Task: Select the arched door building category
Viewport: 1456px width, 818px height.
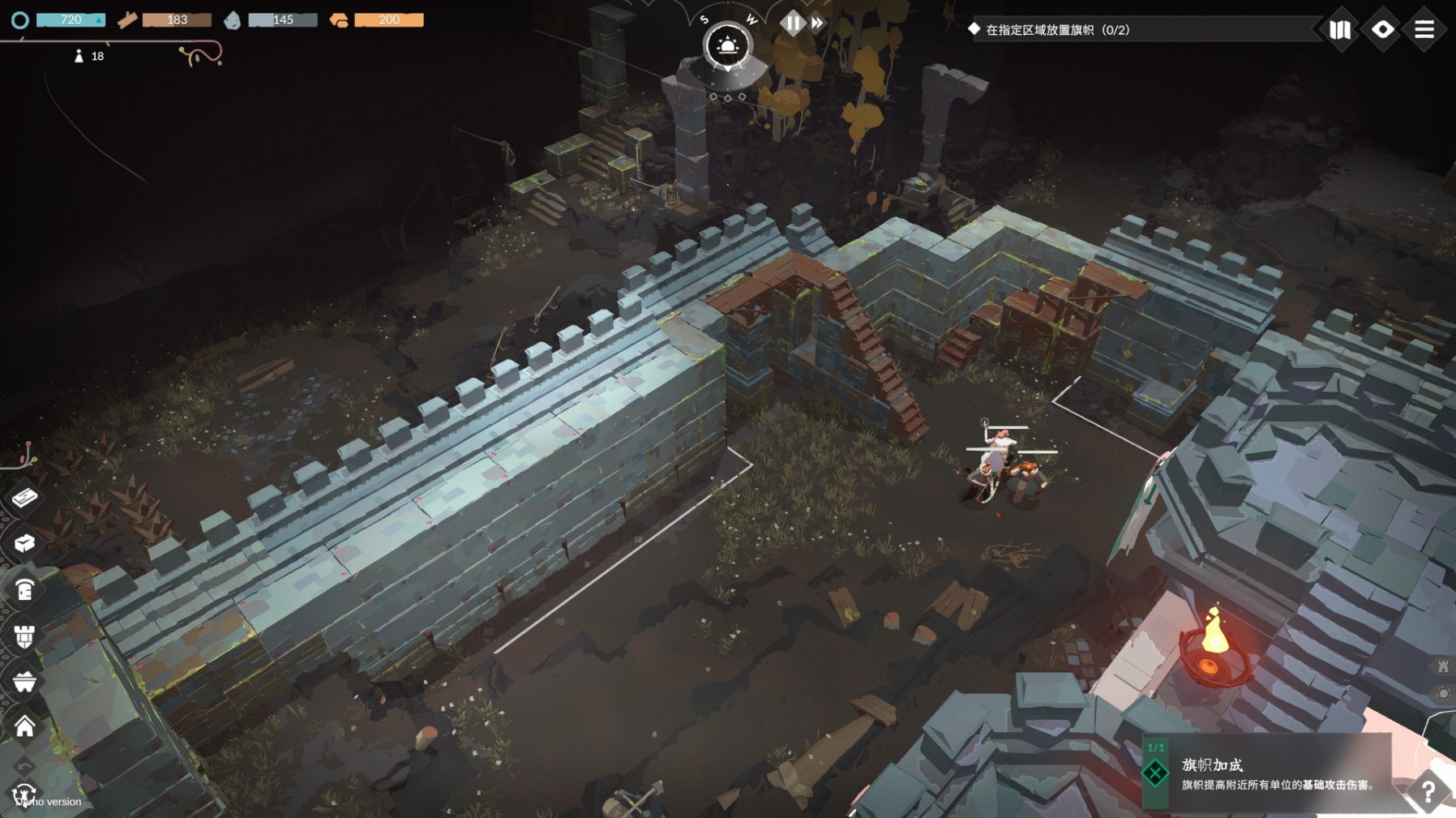Action: [24, 590]
